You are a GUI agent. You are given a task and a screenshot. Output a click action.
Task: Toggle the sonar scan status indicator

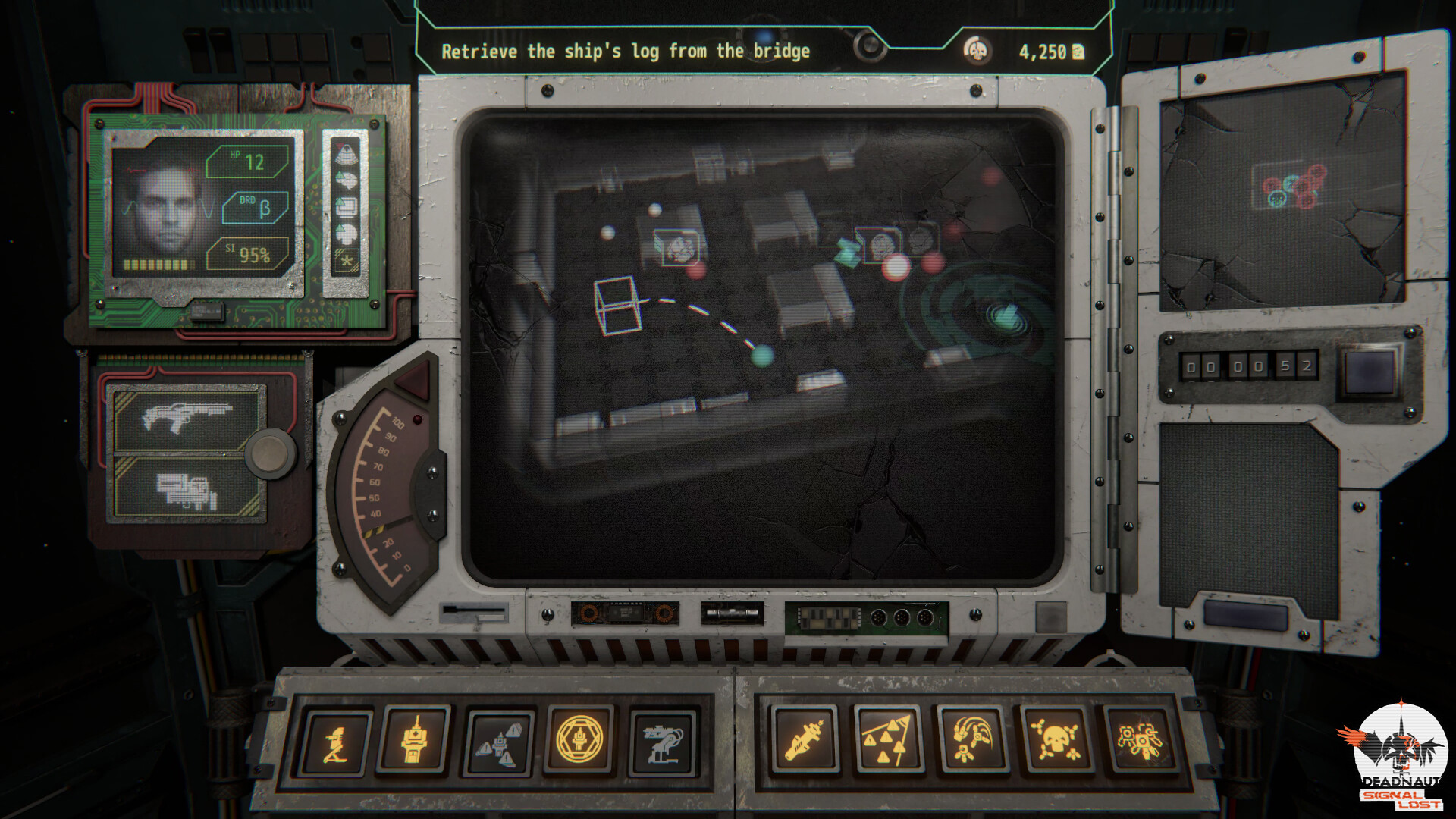tap(345, 153)
